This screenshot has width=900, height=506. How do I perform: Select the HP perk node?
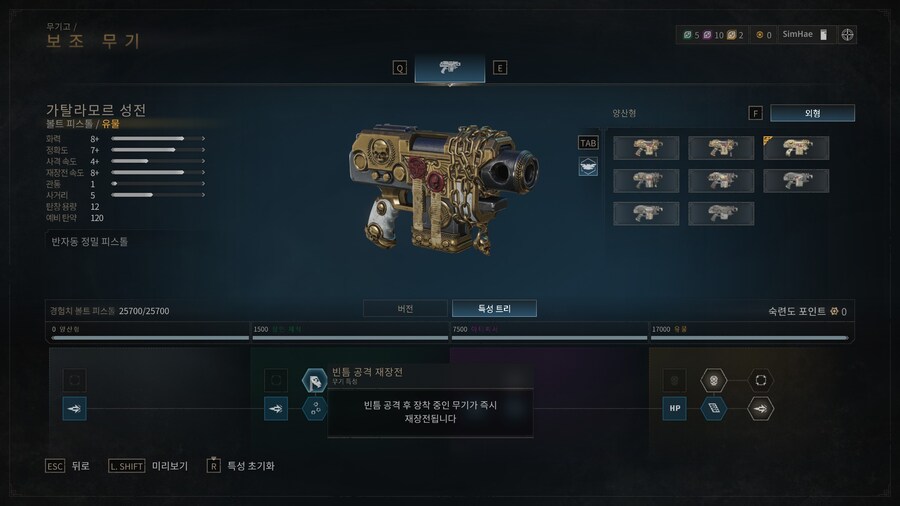pyautogui.click(x=675, y=408)
